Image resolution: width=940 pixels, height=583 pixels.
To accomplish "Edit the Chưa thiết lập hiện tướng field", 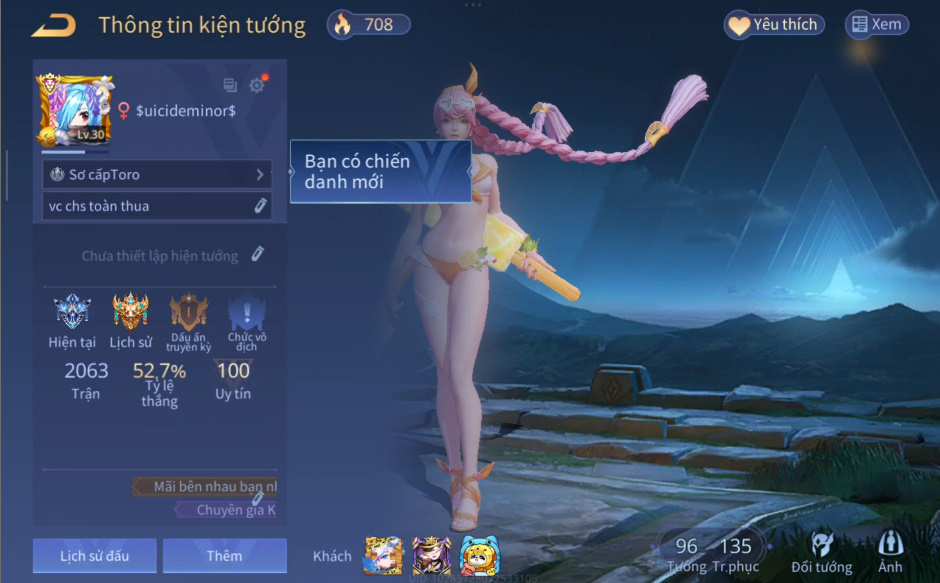I will click(x=257, y=255).
